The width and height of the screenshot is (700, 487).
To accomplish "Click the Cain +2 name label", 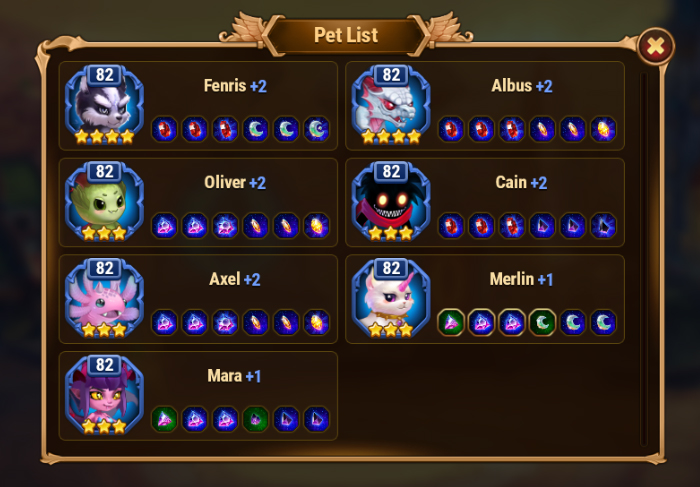I will pyautogui.click(x=521, y=183).
